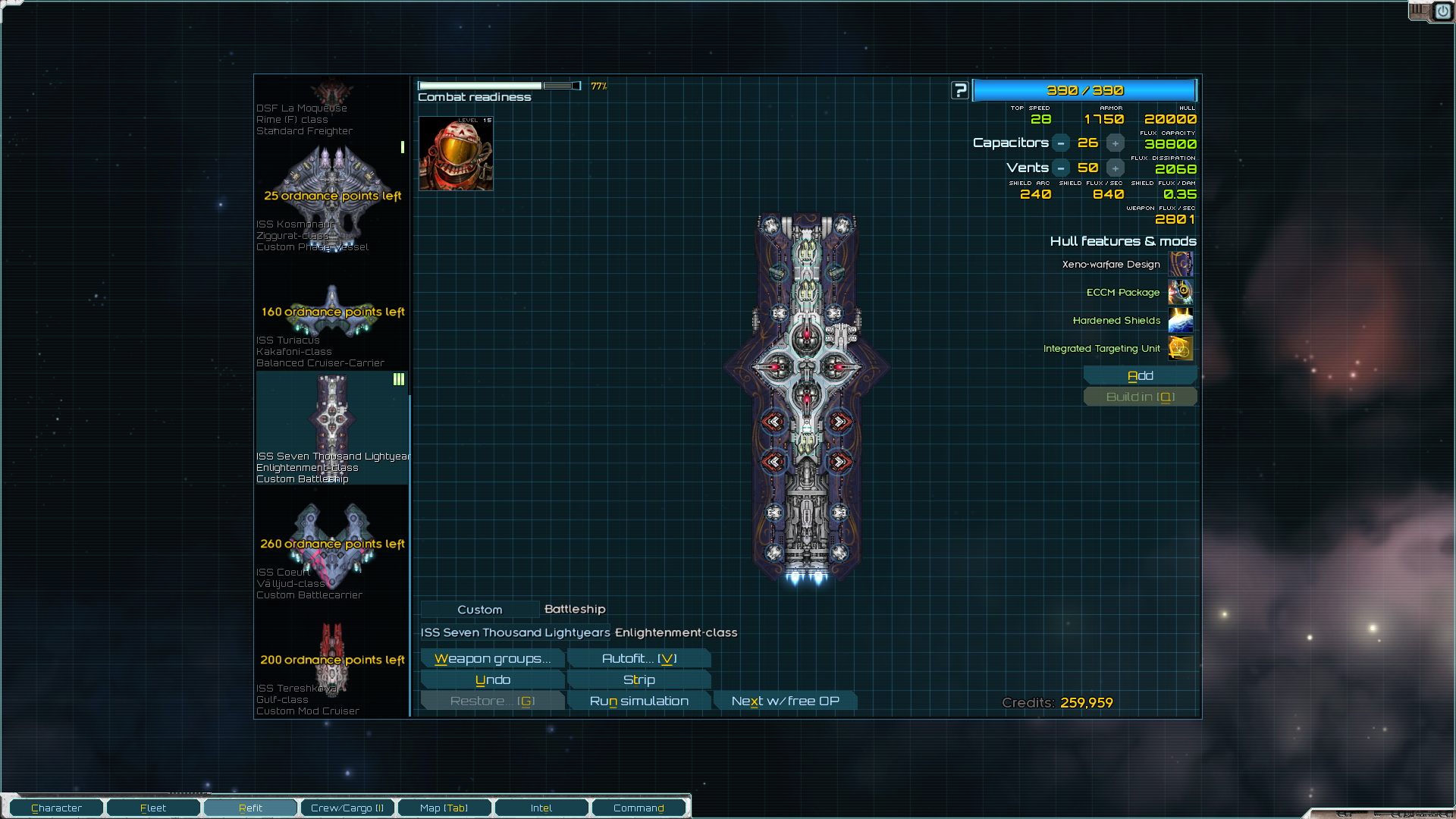Open the Character tab
This screenshot has height=819, width=1456.
click(57, 808)
